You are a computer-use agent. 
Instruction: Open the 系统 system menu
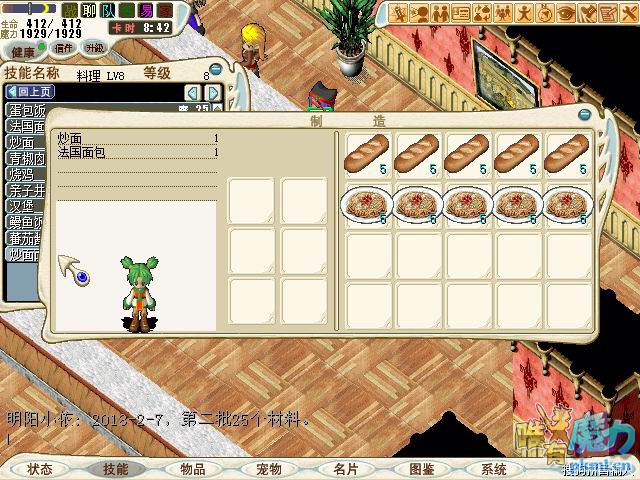point(494,469)
